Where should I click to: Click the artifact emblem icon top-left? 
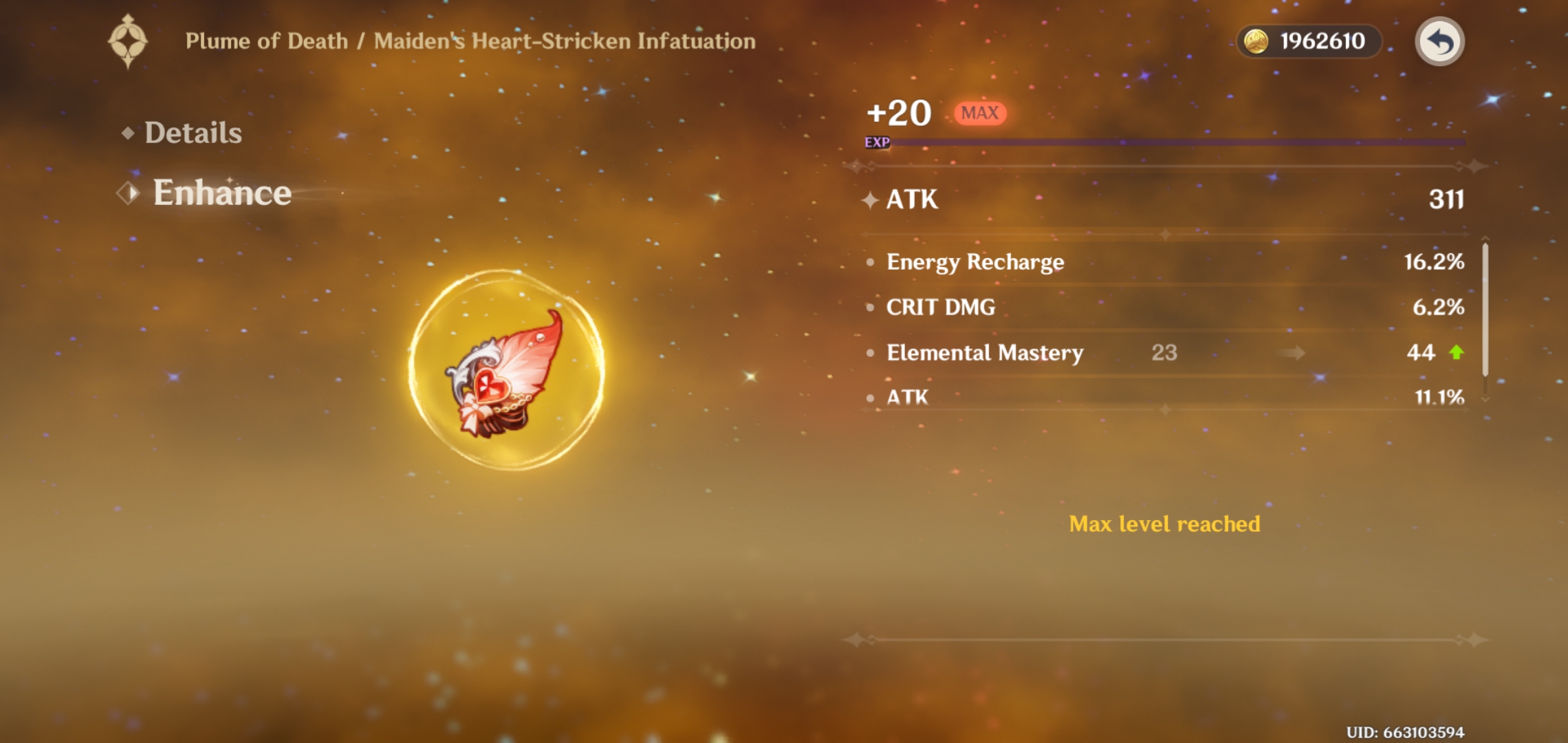point(131,41)
